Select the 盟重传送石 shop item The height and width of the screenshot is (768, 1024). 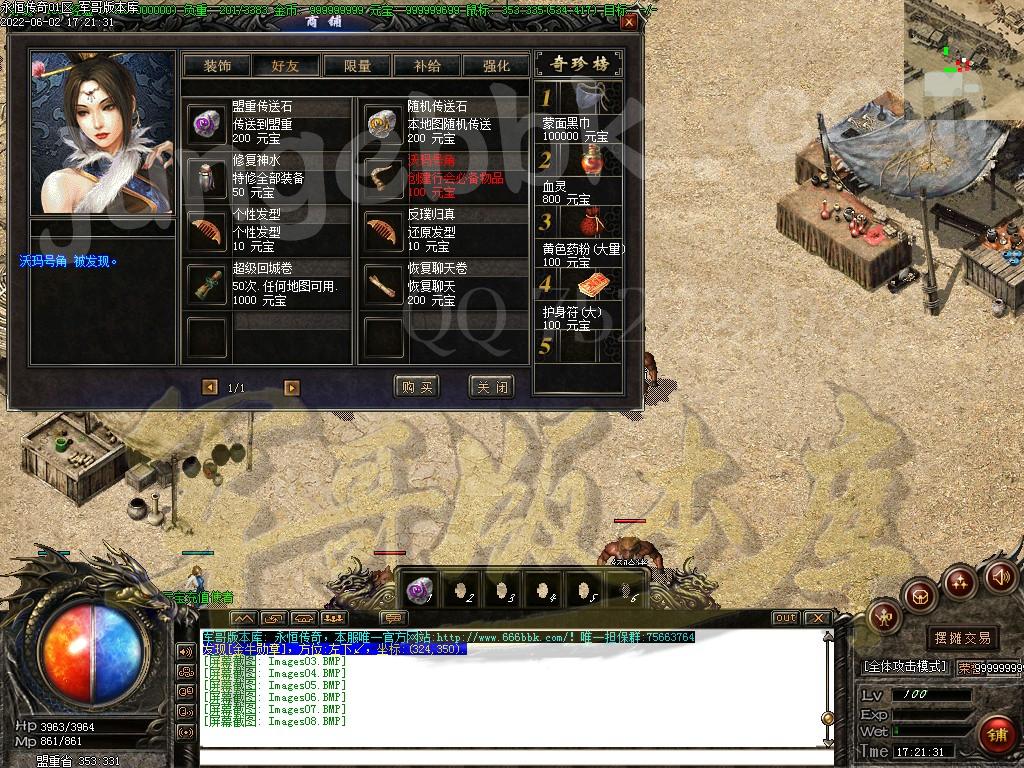click(208, 123)
